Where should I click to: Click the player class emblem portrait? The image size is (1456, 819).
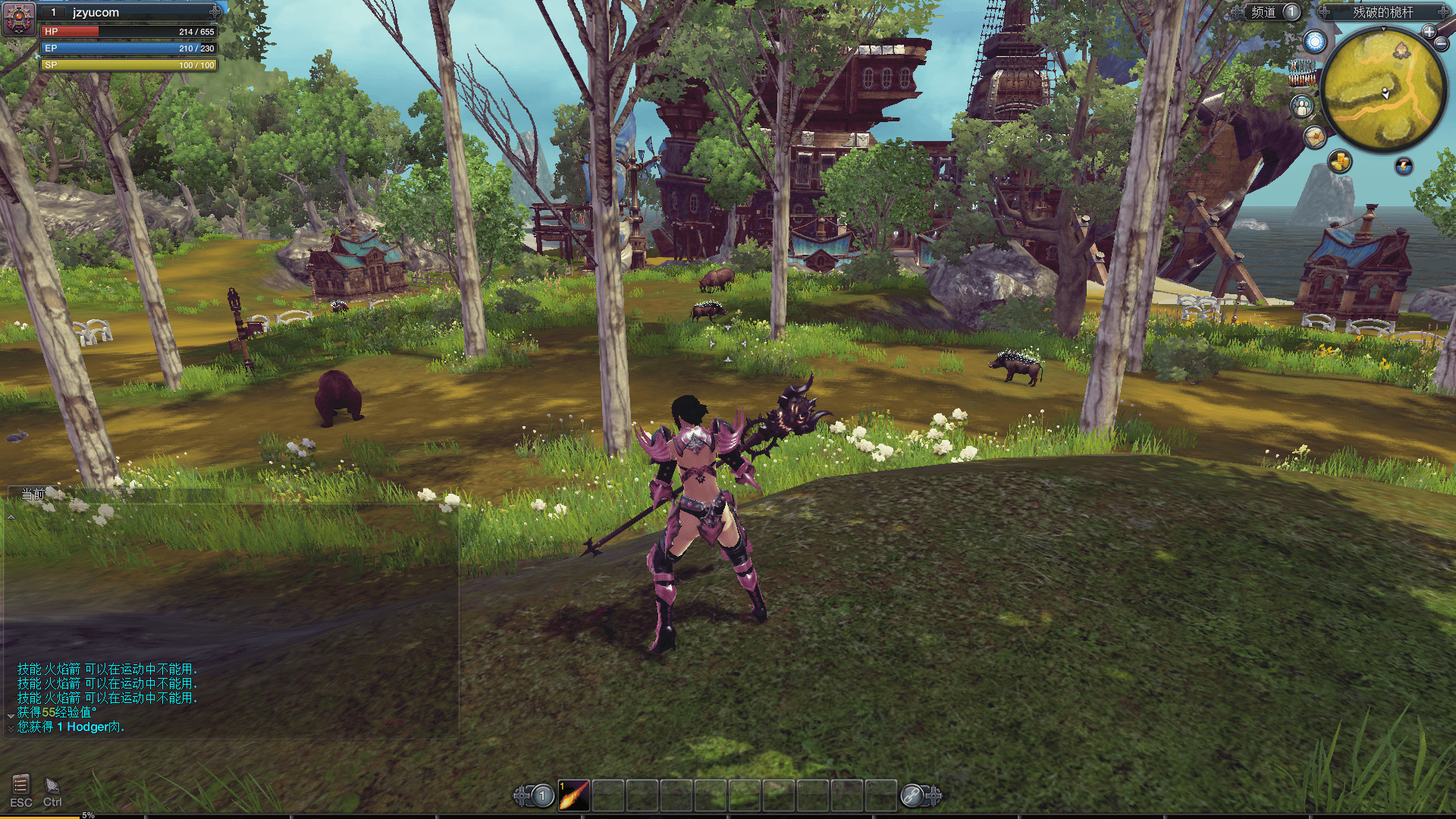[19, 18]
